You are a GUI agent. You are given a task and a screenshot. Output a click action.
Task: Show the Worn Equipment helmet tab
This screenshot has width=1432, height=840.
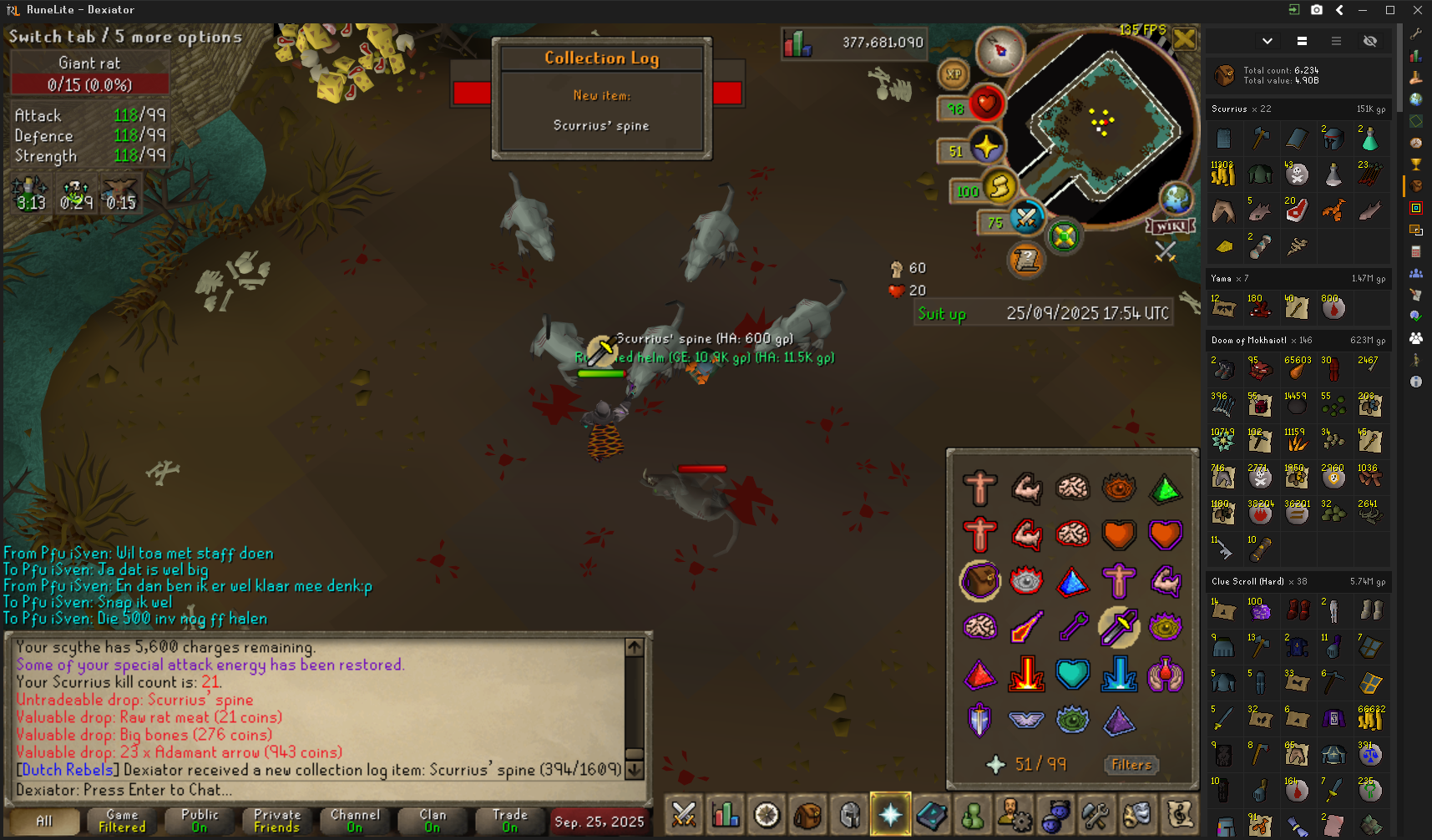coord(850,815)
